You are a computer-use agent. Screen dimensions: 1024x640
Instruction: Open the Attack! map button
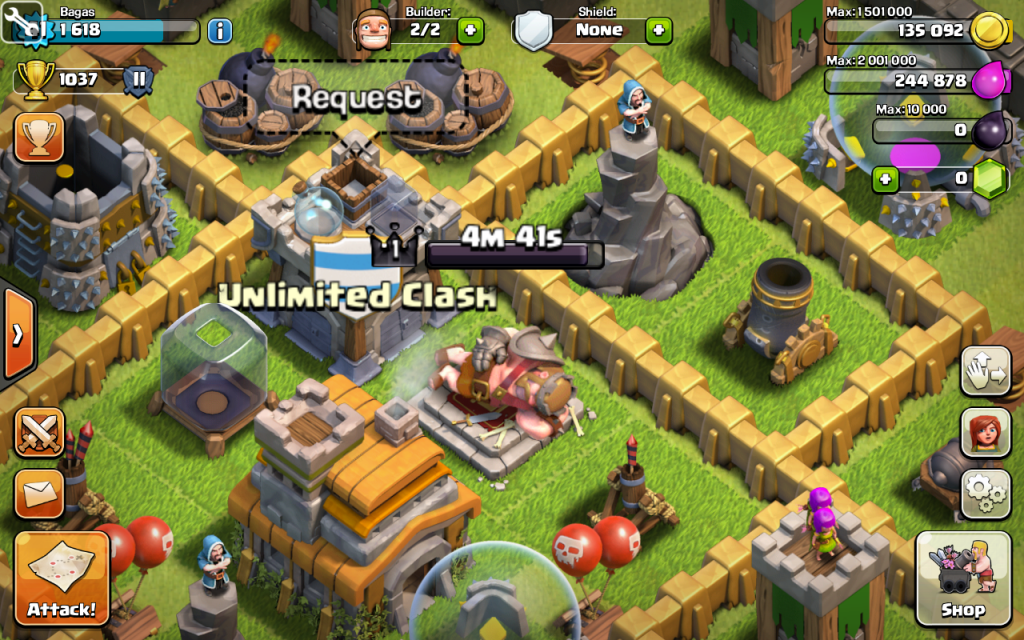tap(62, 578)
